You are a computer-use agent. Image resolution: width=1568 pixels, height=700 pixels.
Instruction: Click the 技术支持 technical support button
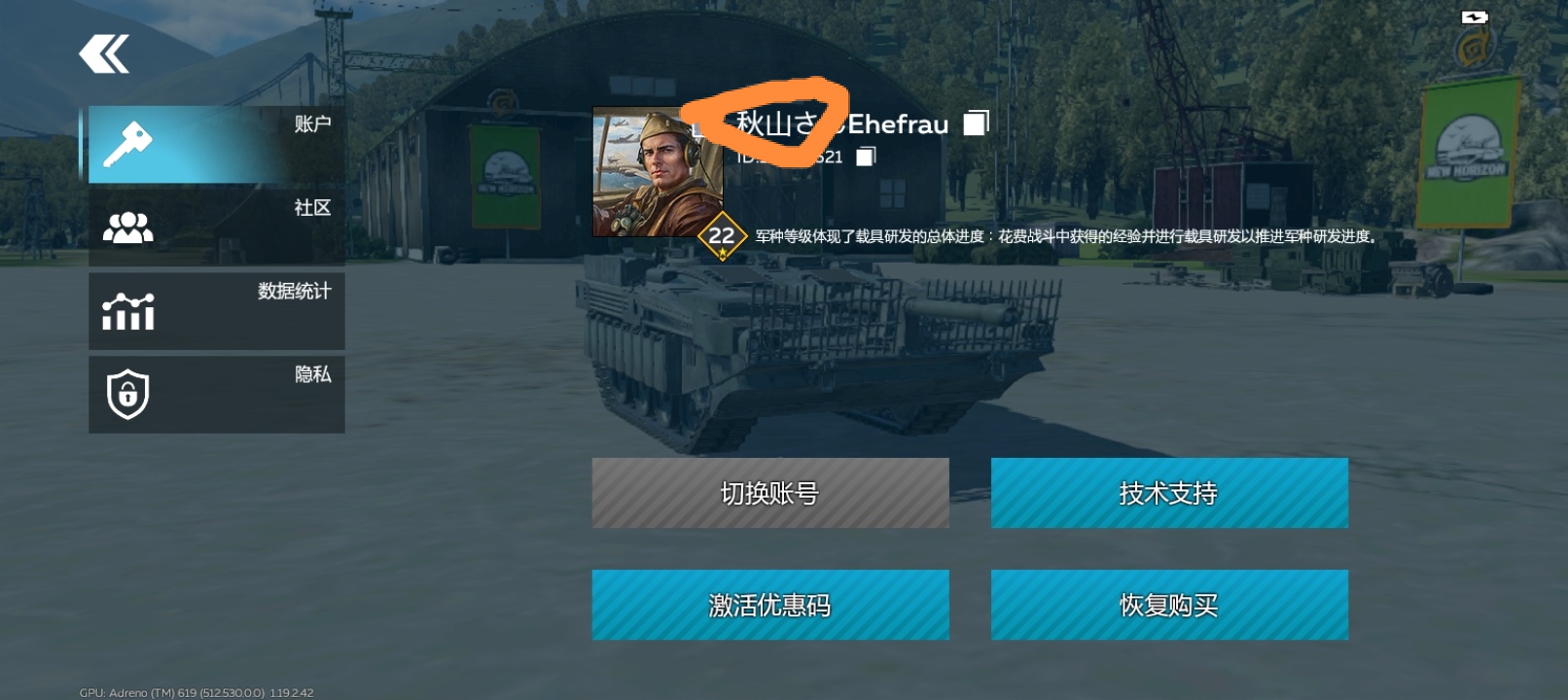click(x=1168, y=493)
